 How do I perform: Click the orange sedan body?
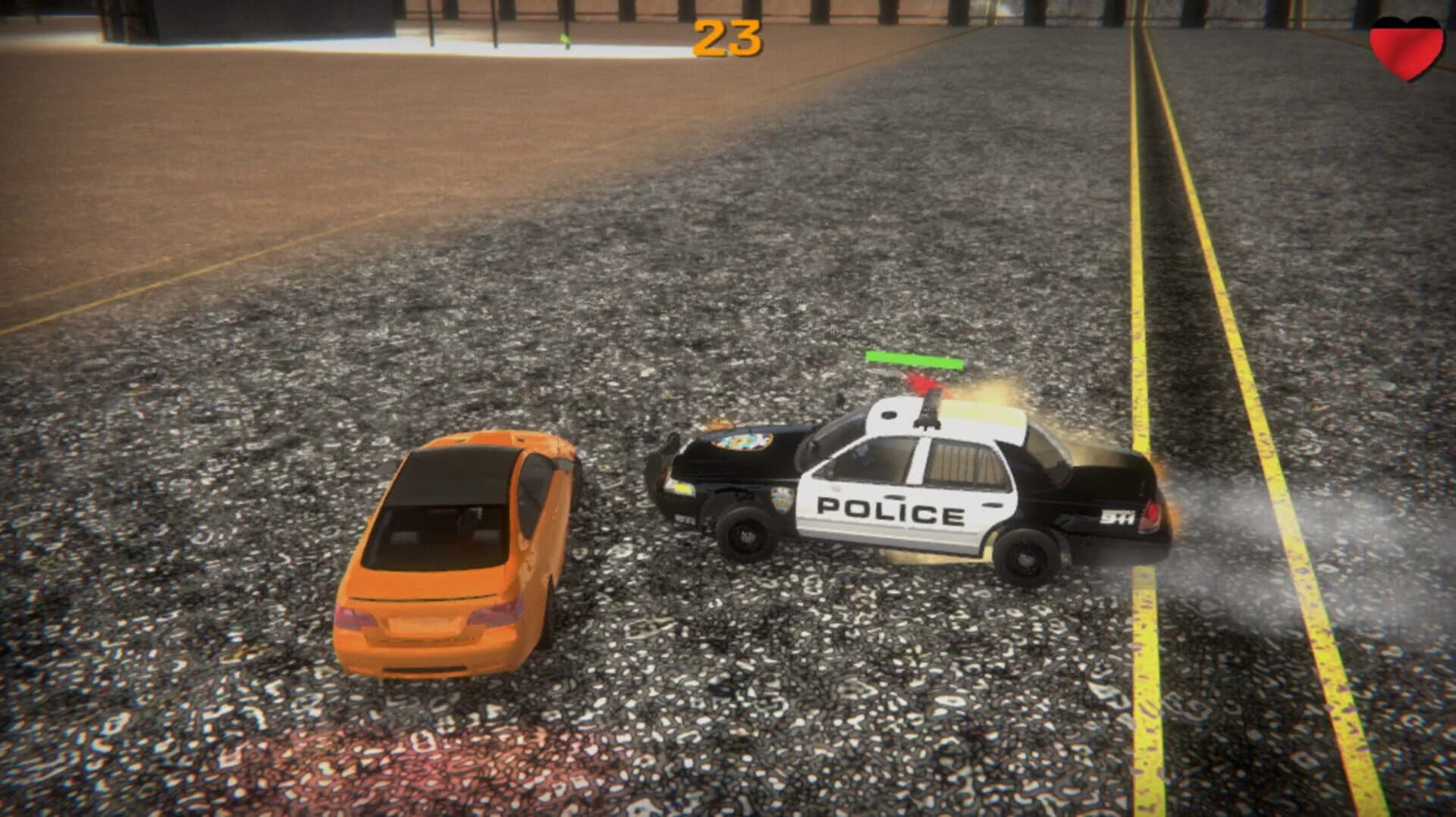point(447,553)
